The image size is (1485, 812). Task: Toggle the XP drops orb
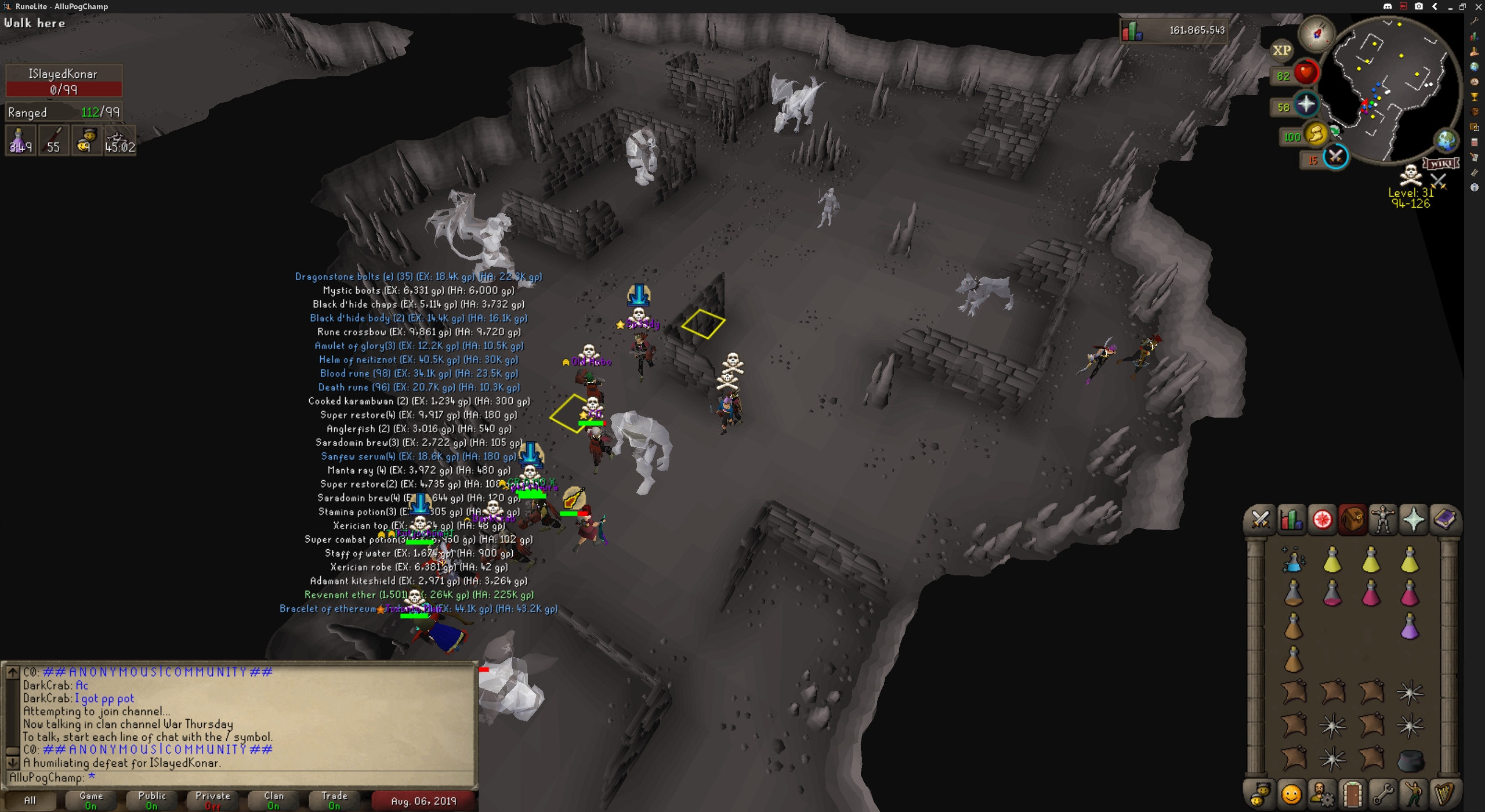[1282, 50]
